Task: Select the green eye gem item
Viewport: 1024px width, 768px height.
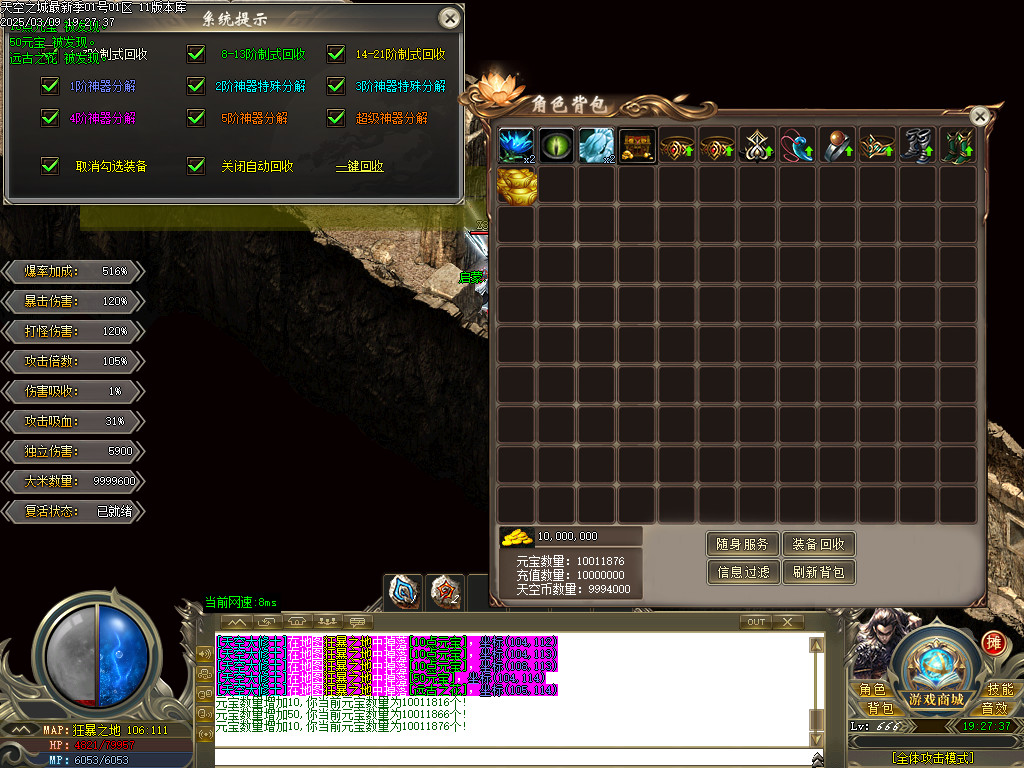Action: pos(558,146)
